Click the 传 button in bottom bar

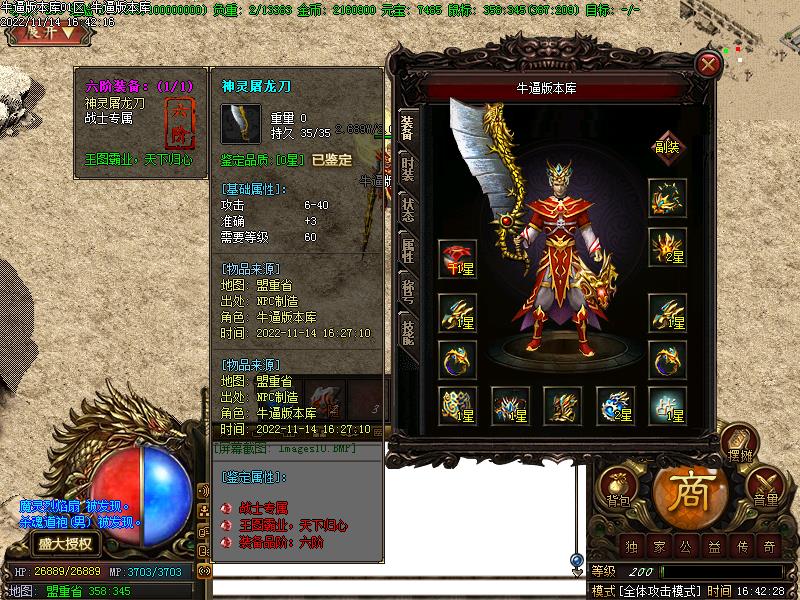coord(741,546)
